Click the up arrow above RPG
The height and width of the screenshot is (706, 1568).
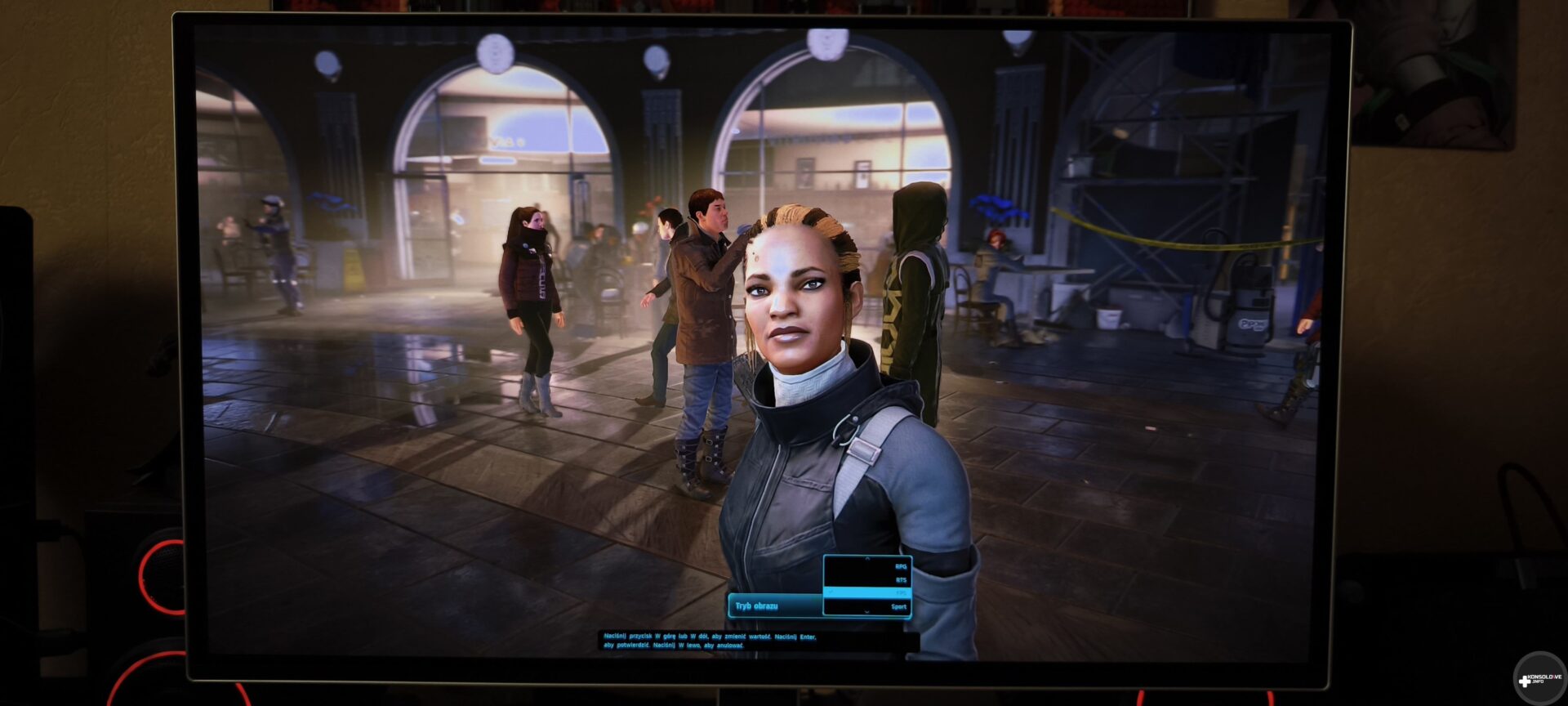click(x=867, y=559)
